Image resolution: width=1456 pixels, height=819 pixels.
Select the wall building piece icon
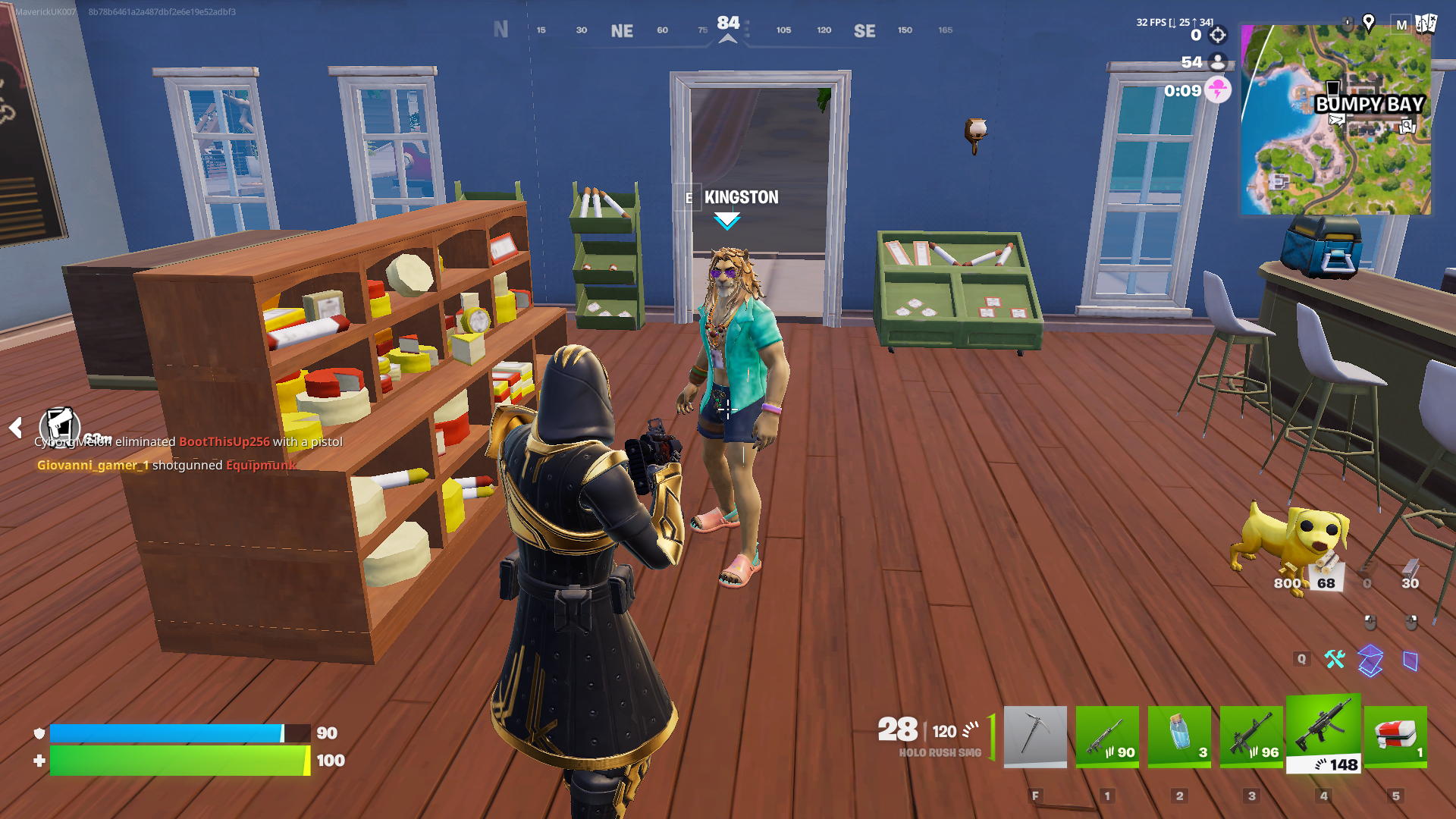[x=1410, y=661]
